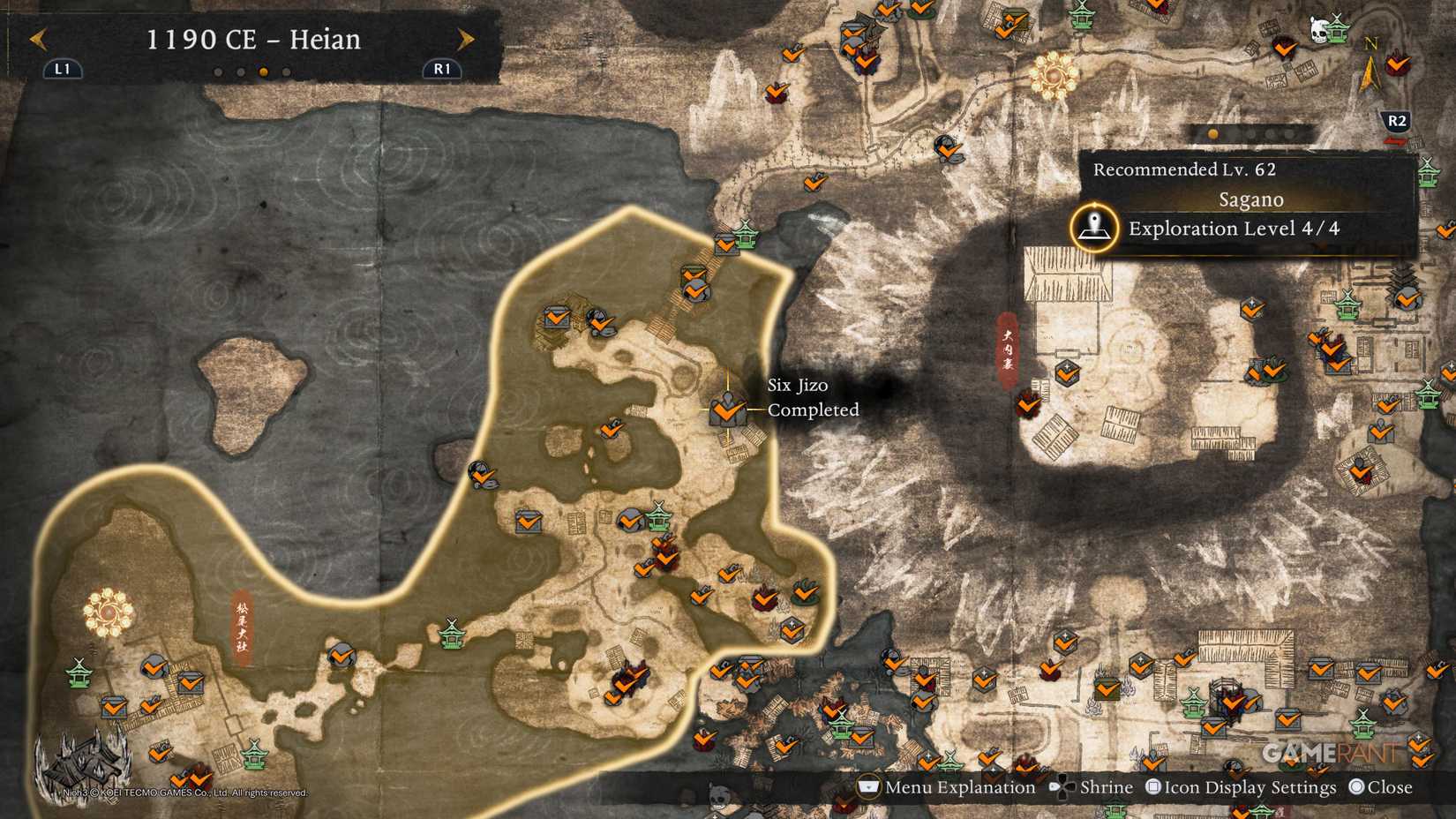The width and height of the screenshot is (1456, 819).
Task: Select the 1190 CE – Heian era tab
Action: coord(256,39)
